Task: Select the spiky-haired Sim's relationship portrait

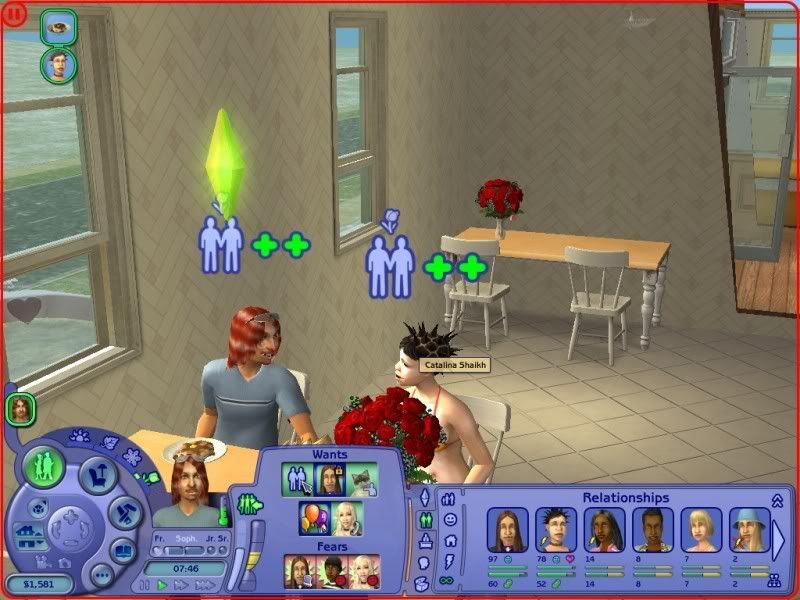Action: 556,530
